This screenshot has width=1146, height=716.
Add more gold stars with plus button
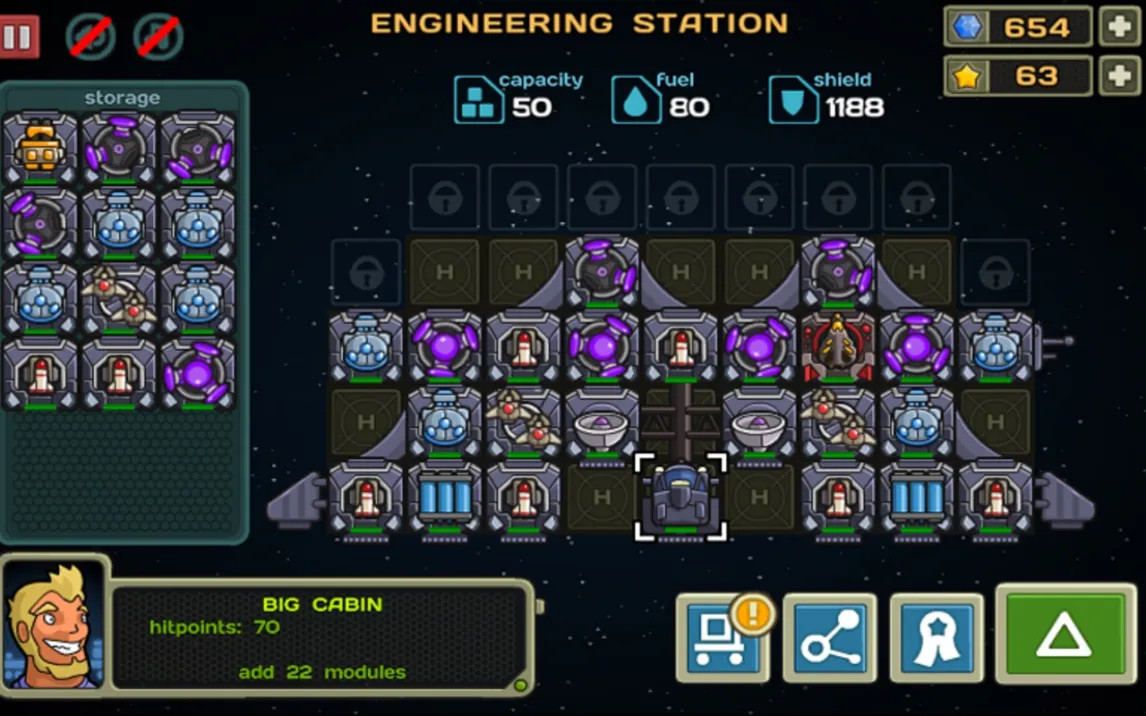point(1119,76)
